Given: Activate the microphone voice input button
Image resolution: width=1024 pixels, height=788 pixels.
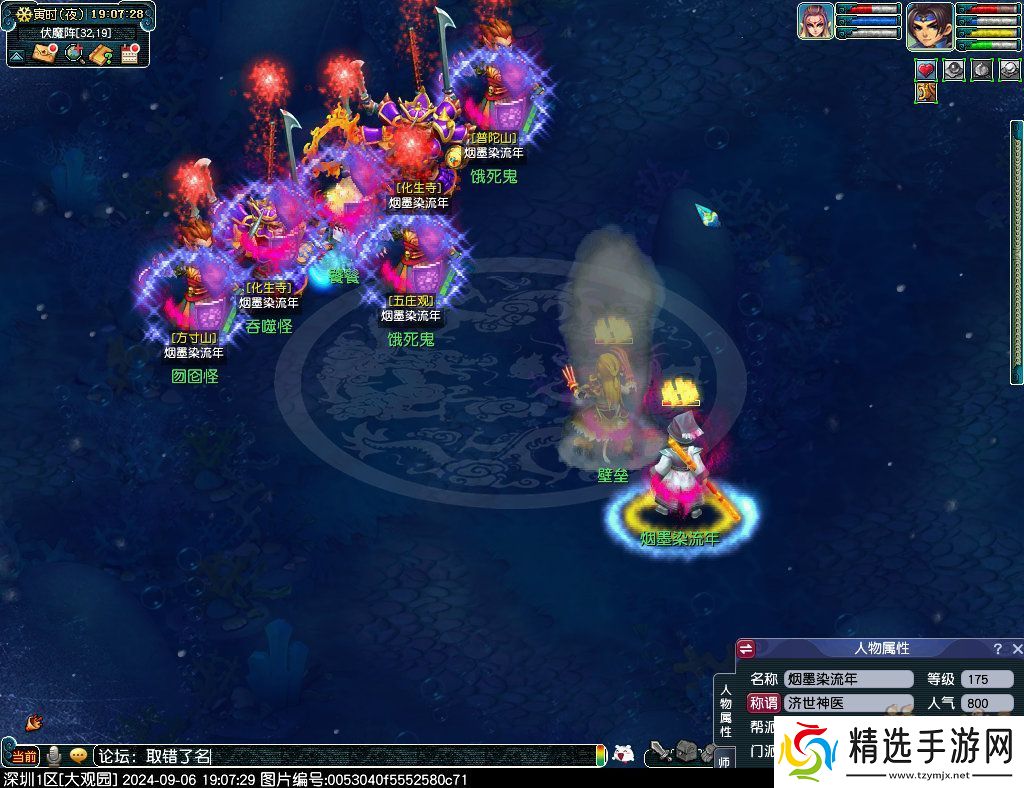Looking at the screenshot, I should click(54, 756).
